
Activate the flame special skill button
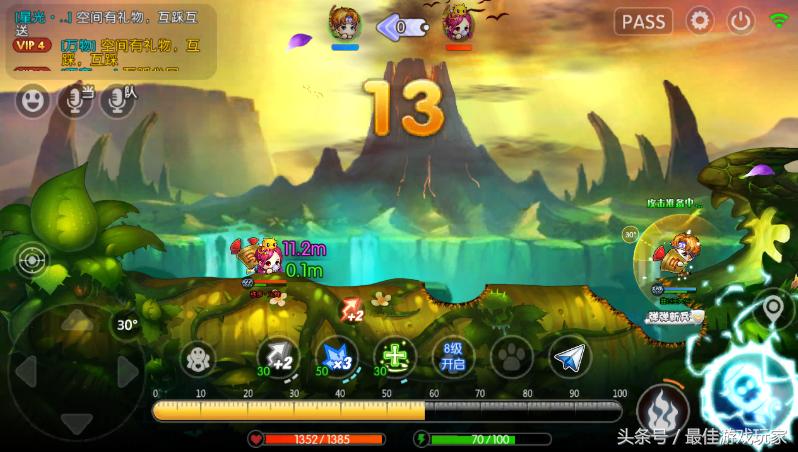pyautogui.click(x=660, y=406)
